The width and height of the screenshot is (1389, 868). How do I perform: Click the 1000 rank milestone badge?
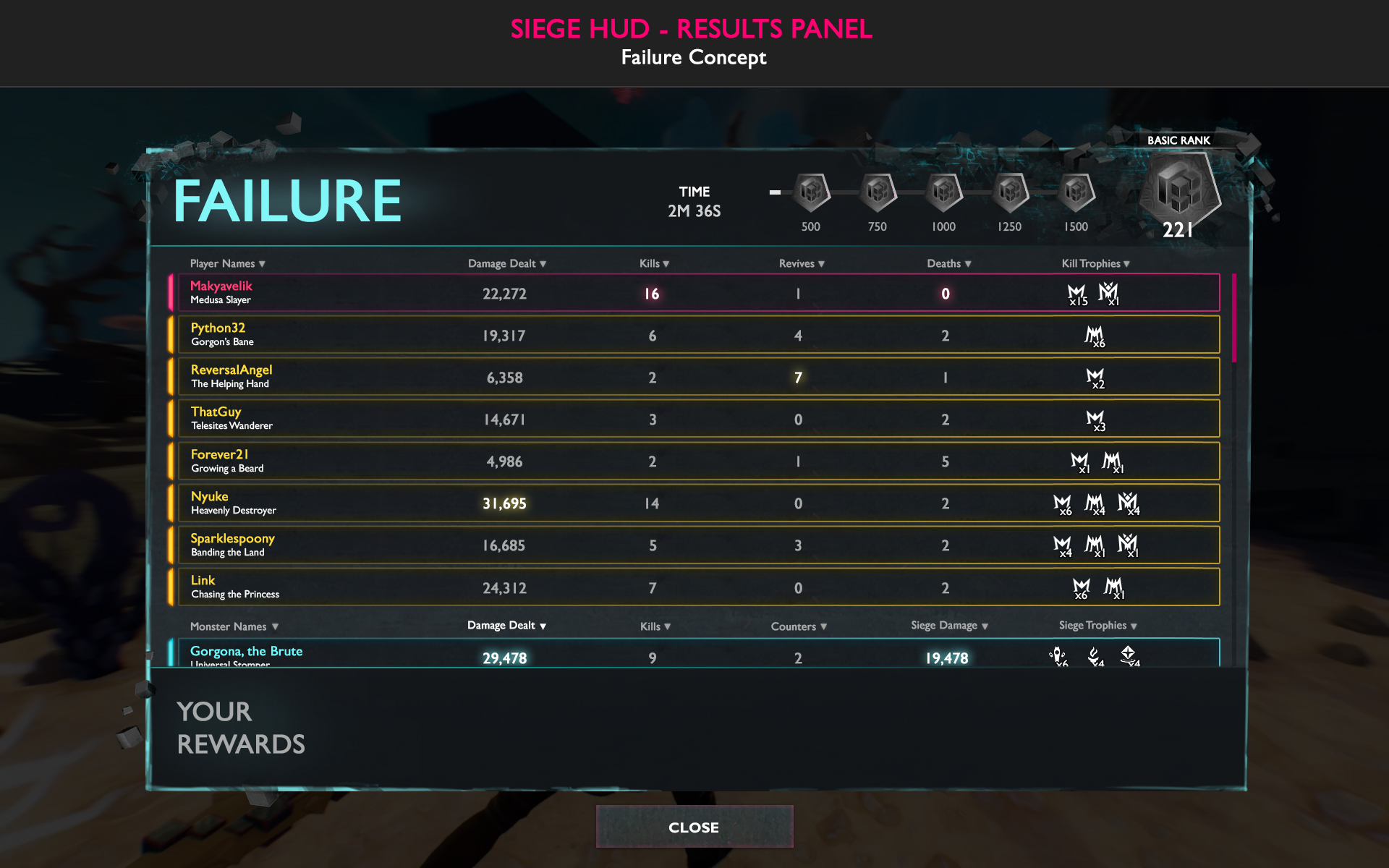(943, 192)
